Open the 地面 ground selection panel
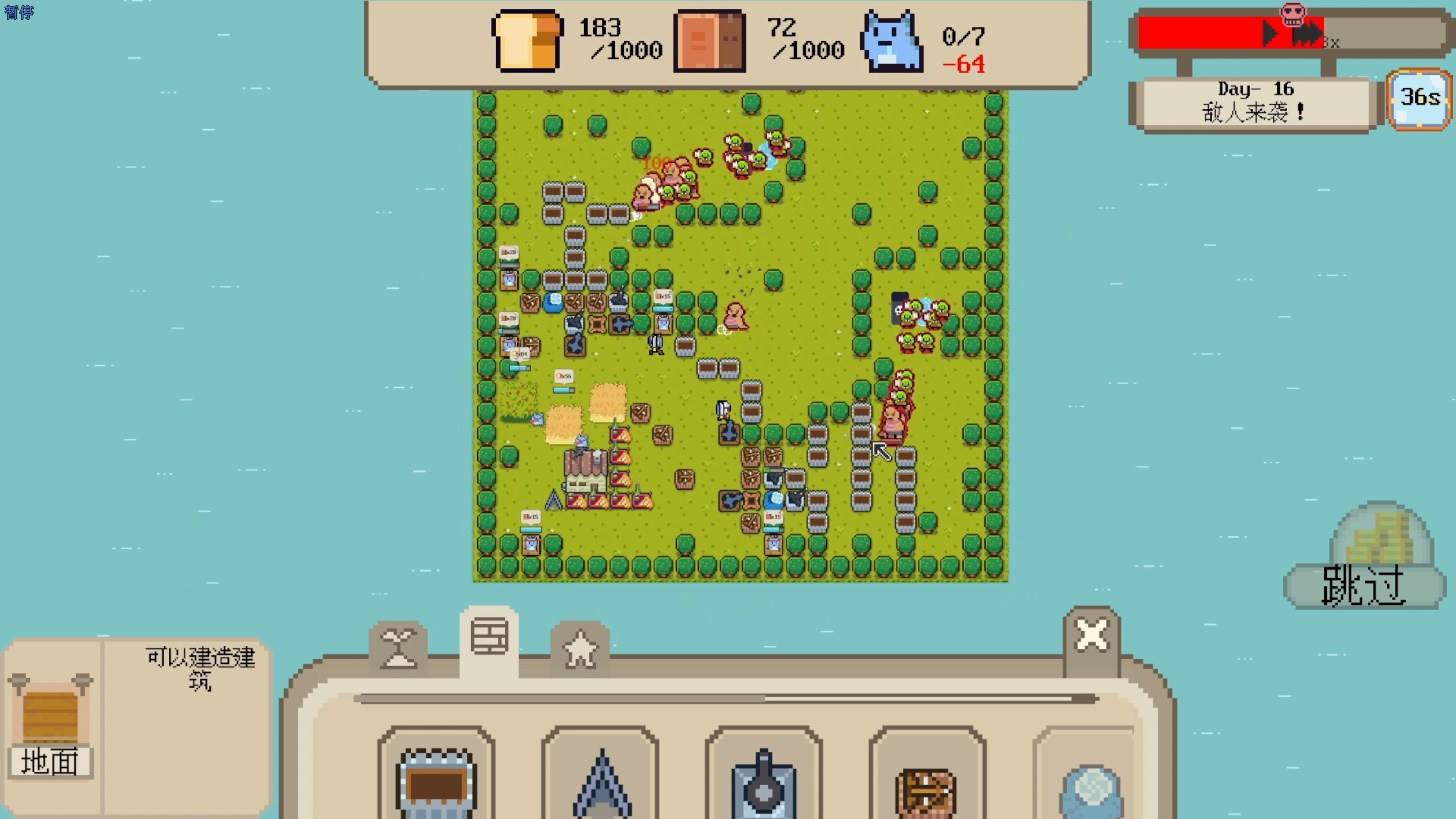Screen dimensions: 1456x819 50,726
